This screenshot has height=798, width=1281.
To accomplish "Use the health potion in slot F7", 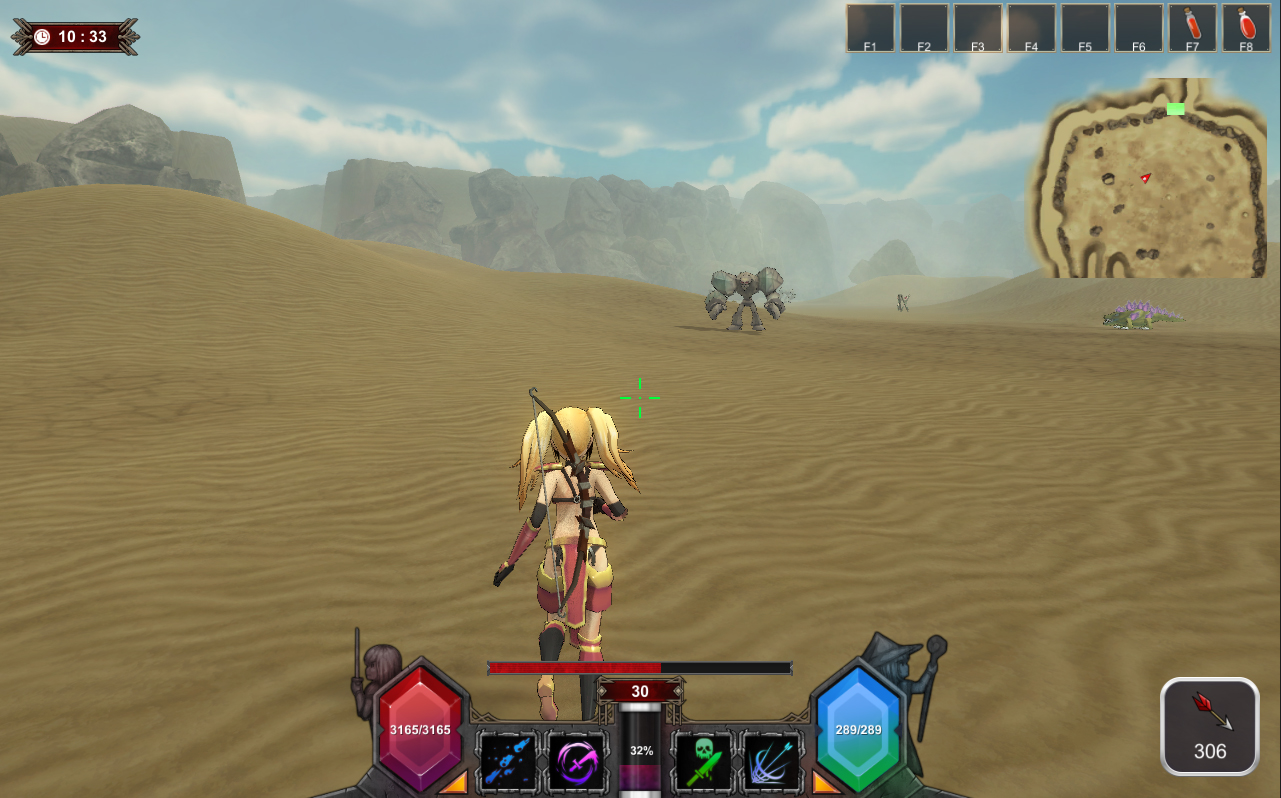I will point(1193,25).
